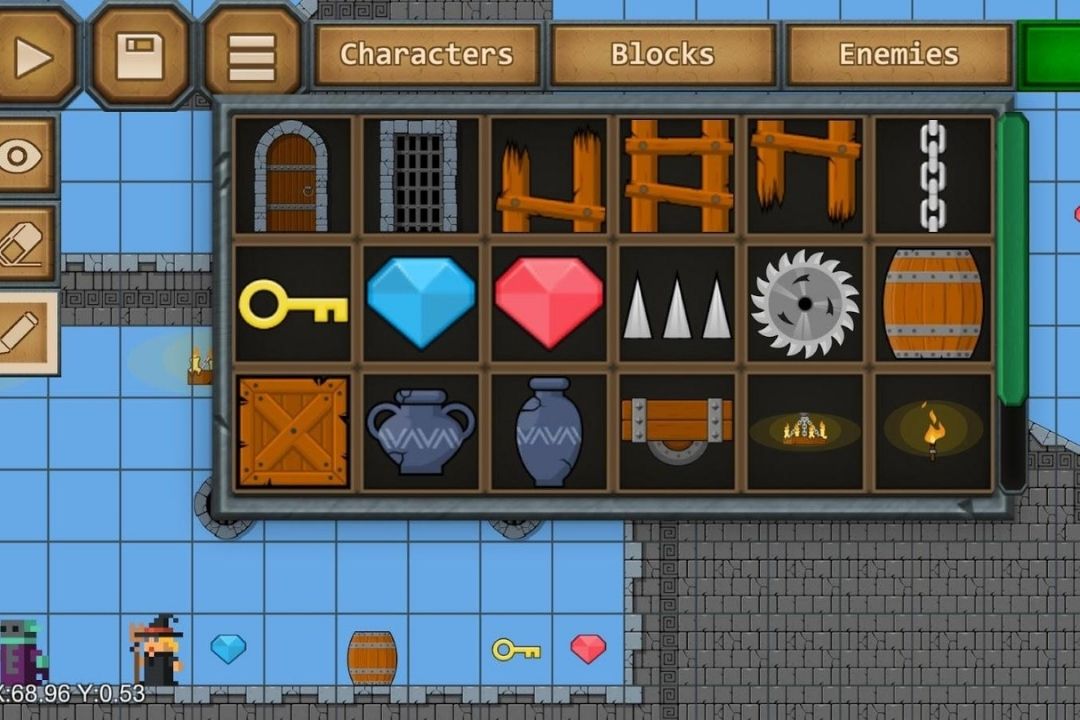Save the level with floppy disk button
The width and height of the screenshot is (1080, 720).
140,57
